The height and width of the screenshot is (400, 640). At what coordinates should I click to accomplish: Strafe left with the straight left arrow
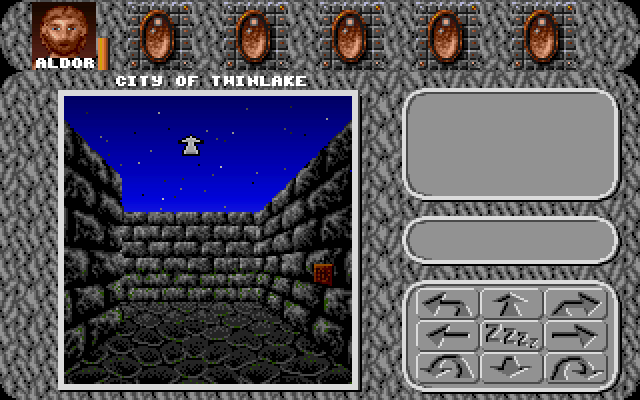click(446, 335)
